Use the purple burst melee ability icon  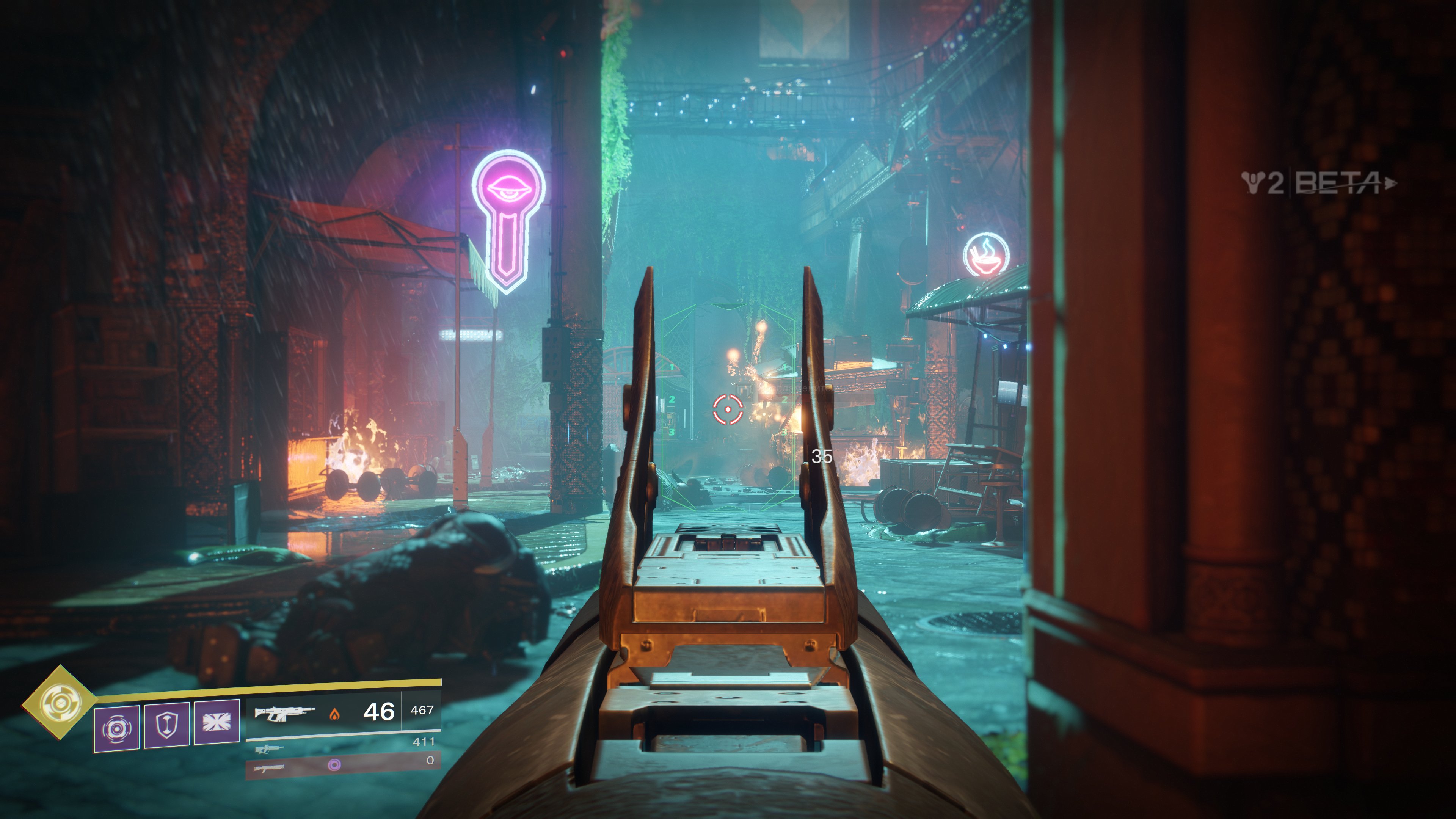[x=217, y=722]
